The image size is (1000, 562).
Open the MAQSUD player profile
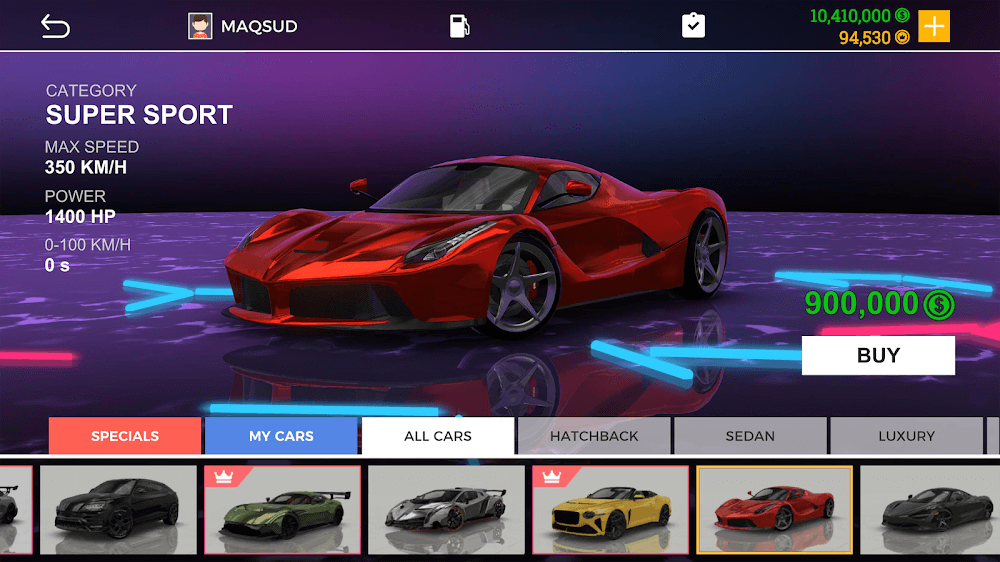click(x=243, y=26)
